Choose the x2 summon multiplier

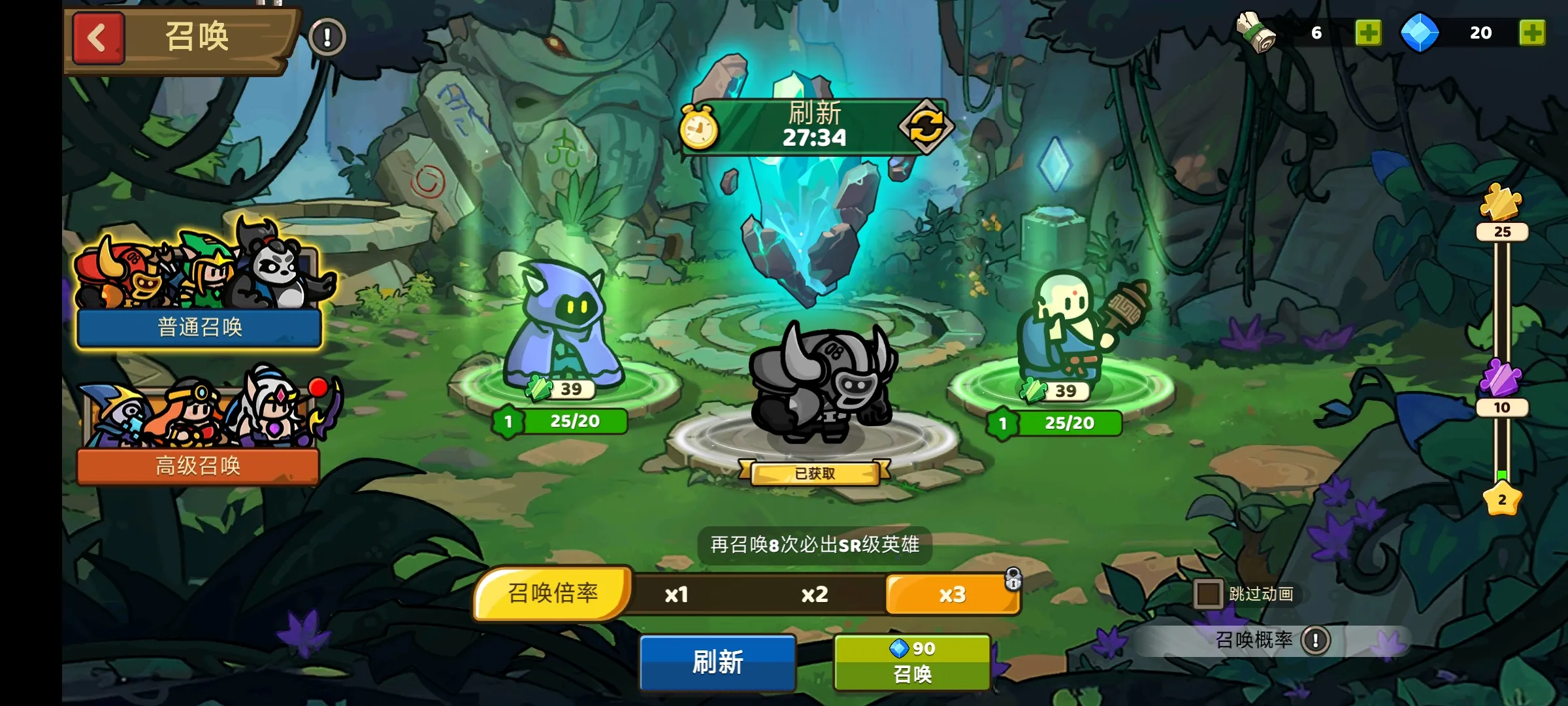[x=815, y=594]
